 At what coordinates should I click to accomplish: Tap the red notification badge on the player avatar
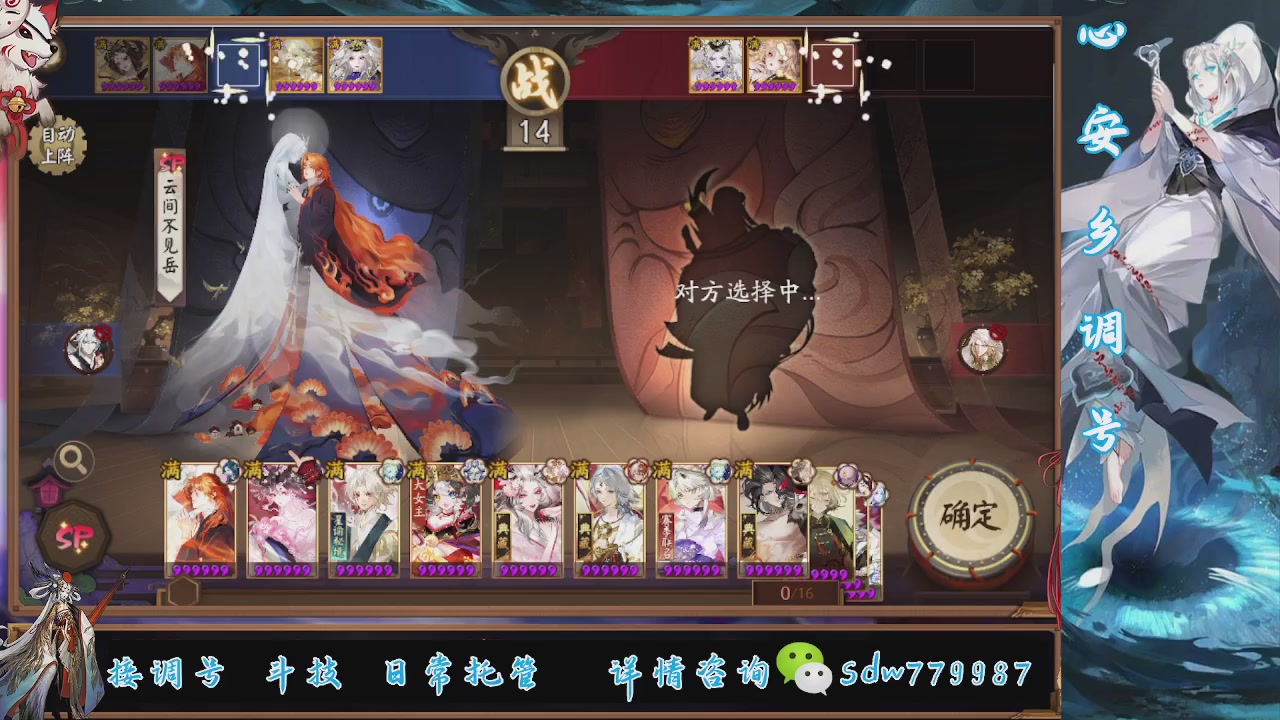coord(103,333)
